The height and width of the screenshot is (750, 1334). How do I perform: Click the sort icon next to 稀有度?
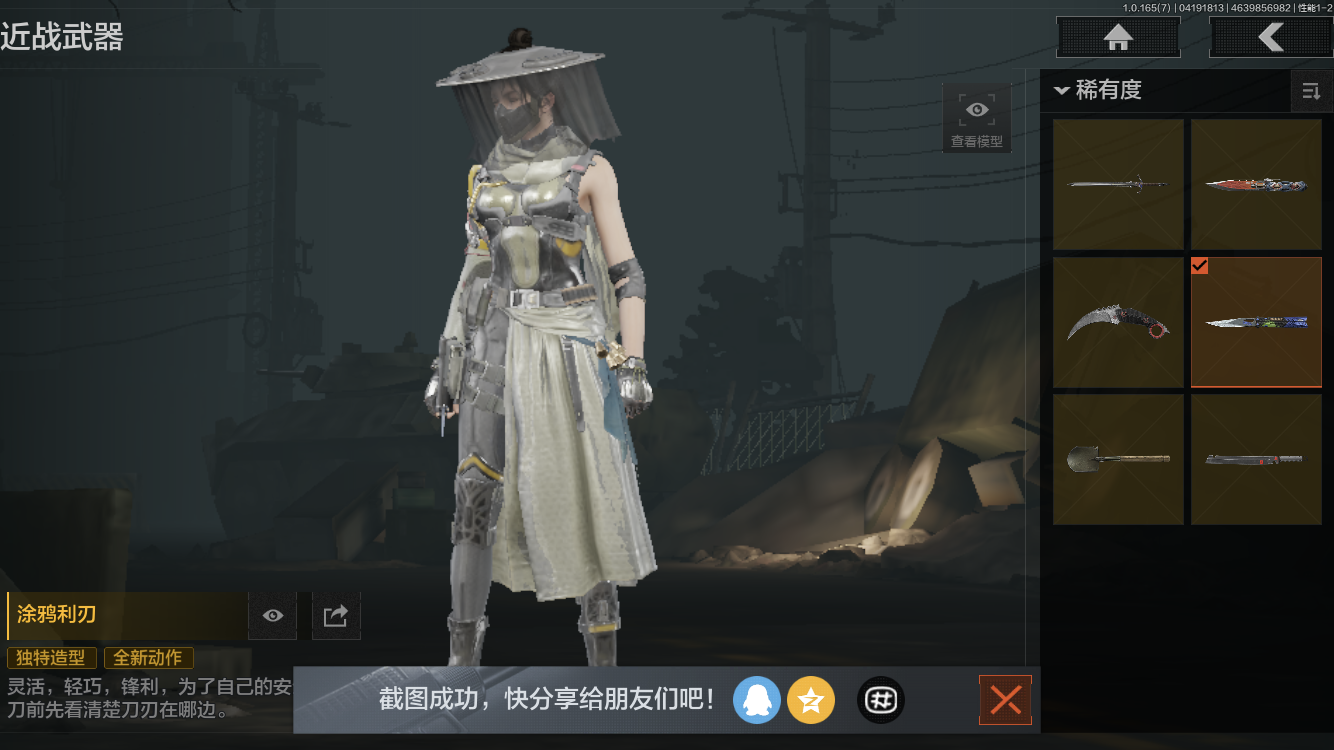point(1311,90)
